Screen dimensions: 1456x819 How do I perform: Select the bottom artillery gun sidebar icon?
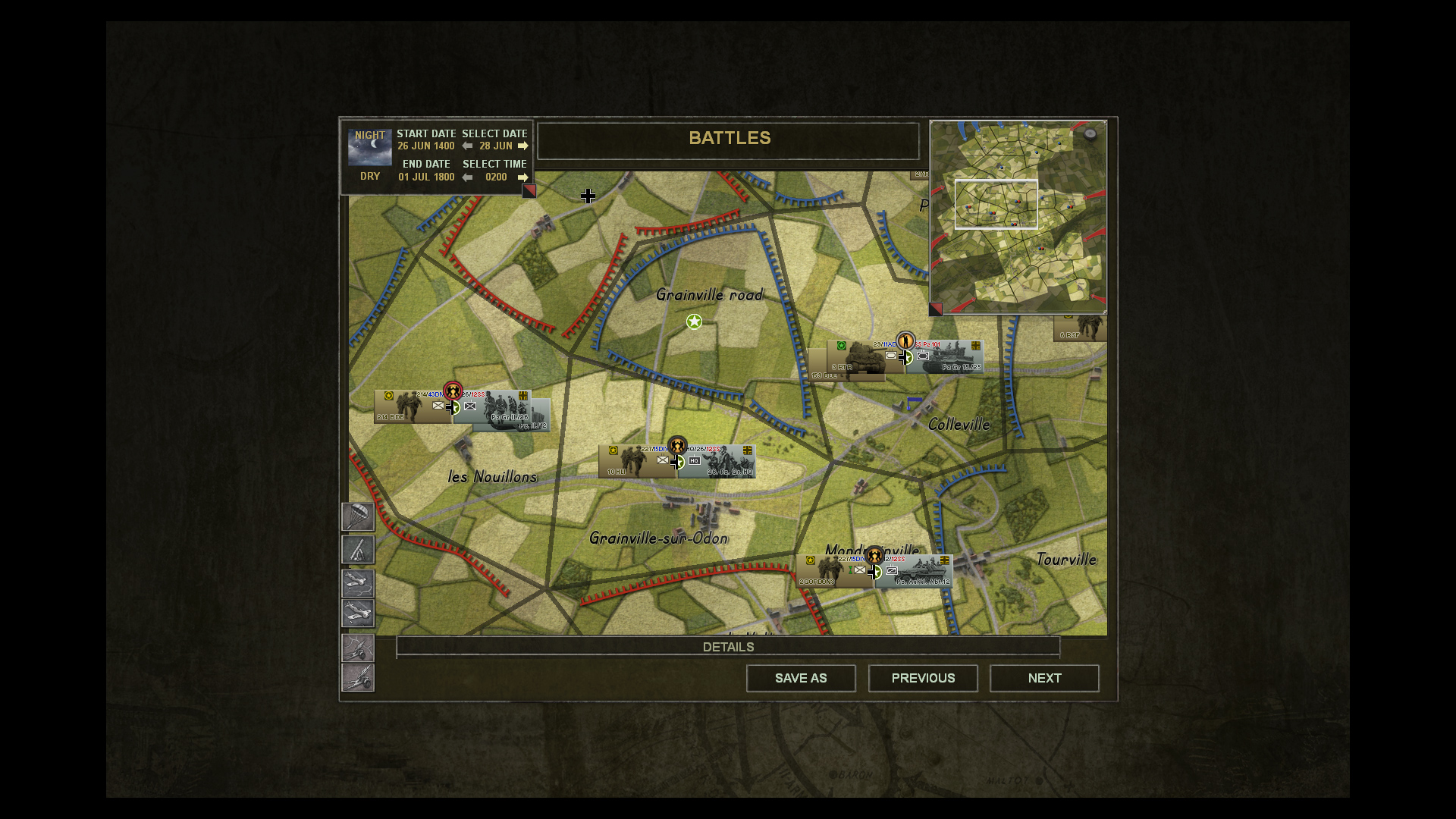pos(358,678)
